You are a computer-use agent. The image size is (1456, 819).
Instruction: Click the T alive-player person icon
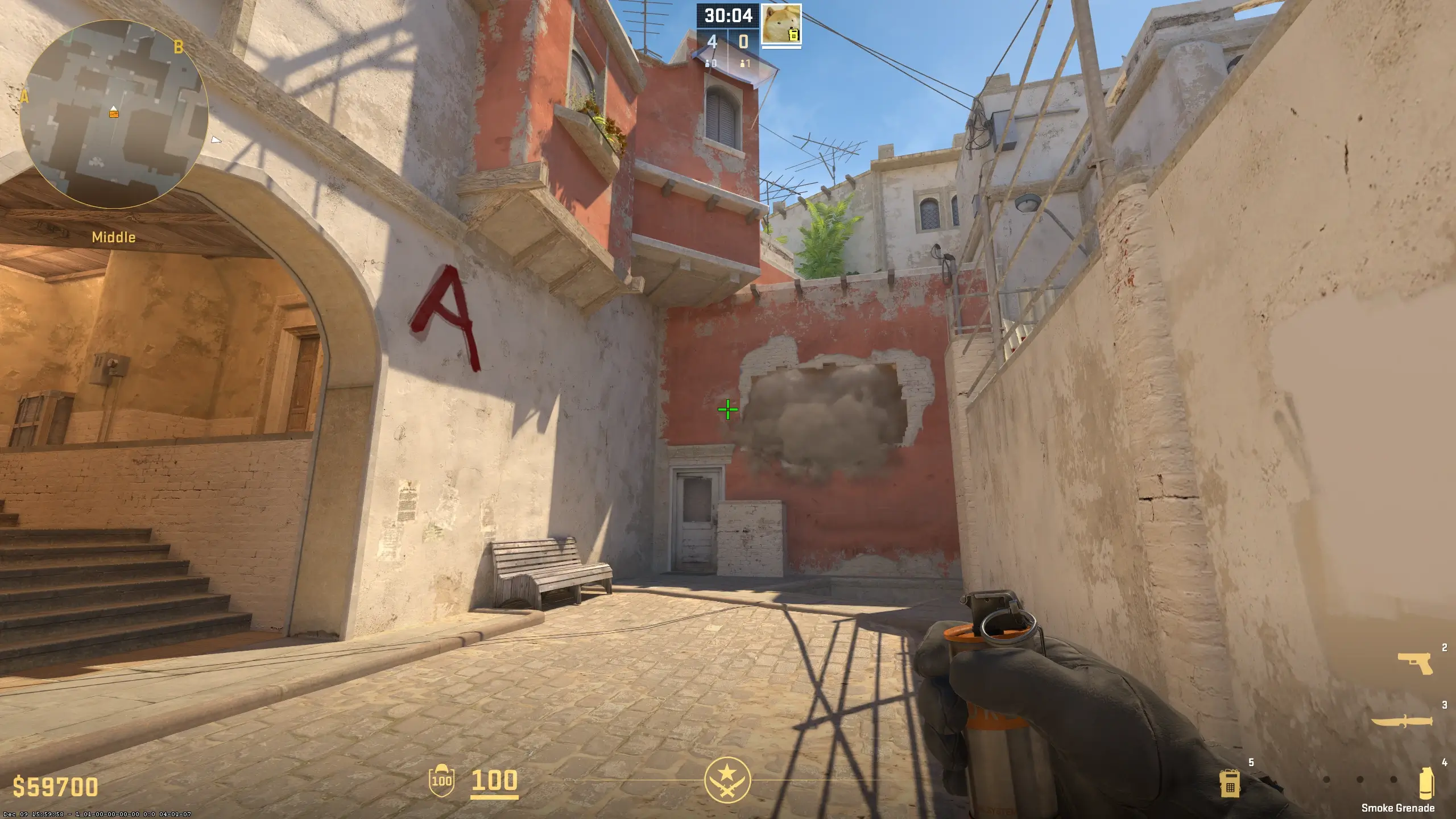pos(742,63)
